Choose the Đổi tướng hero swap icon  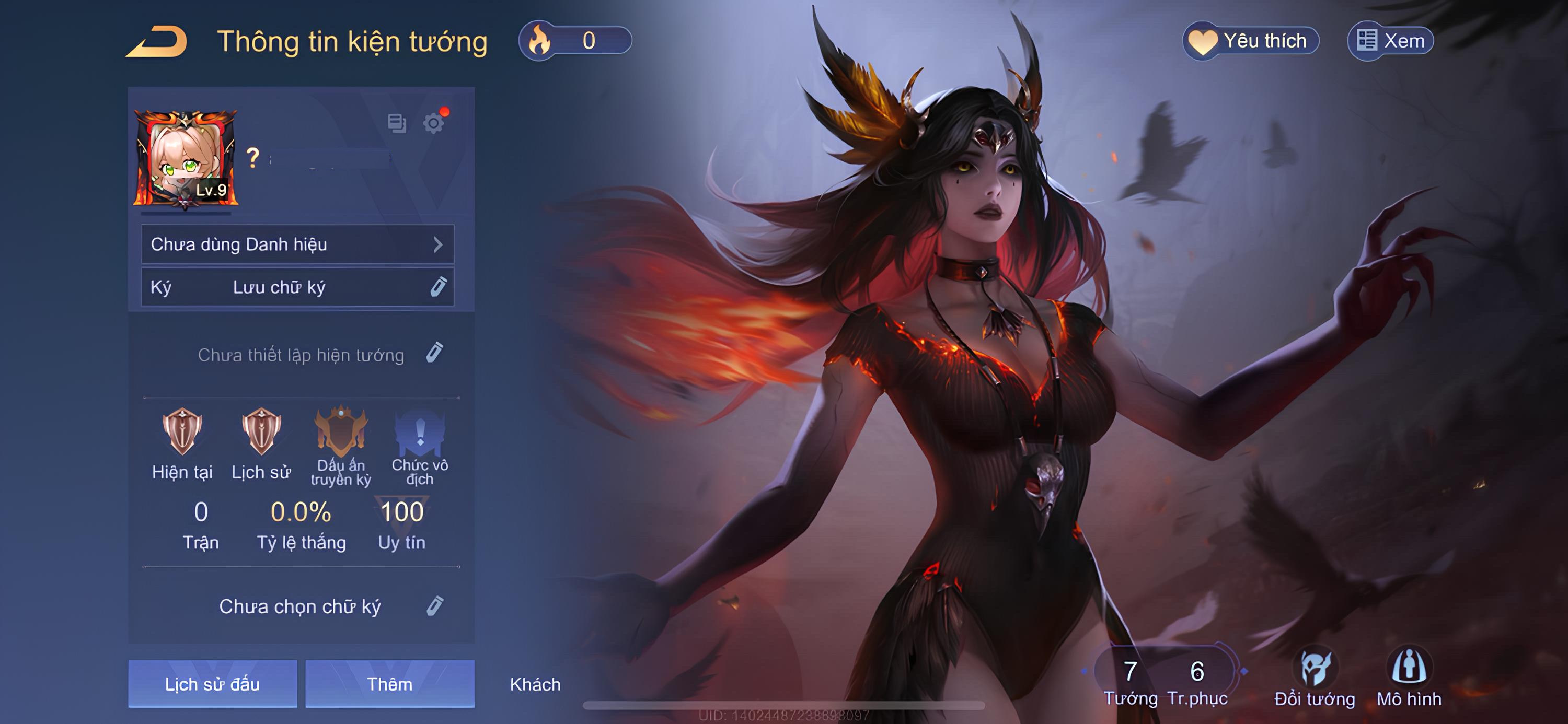point(1315,669)
